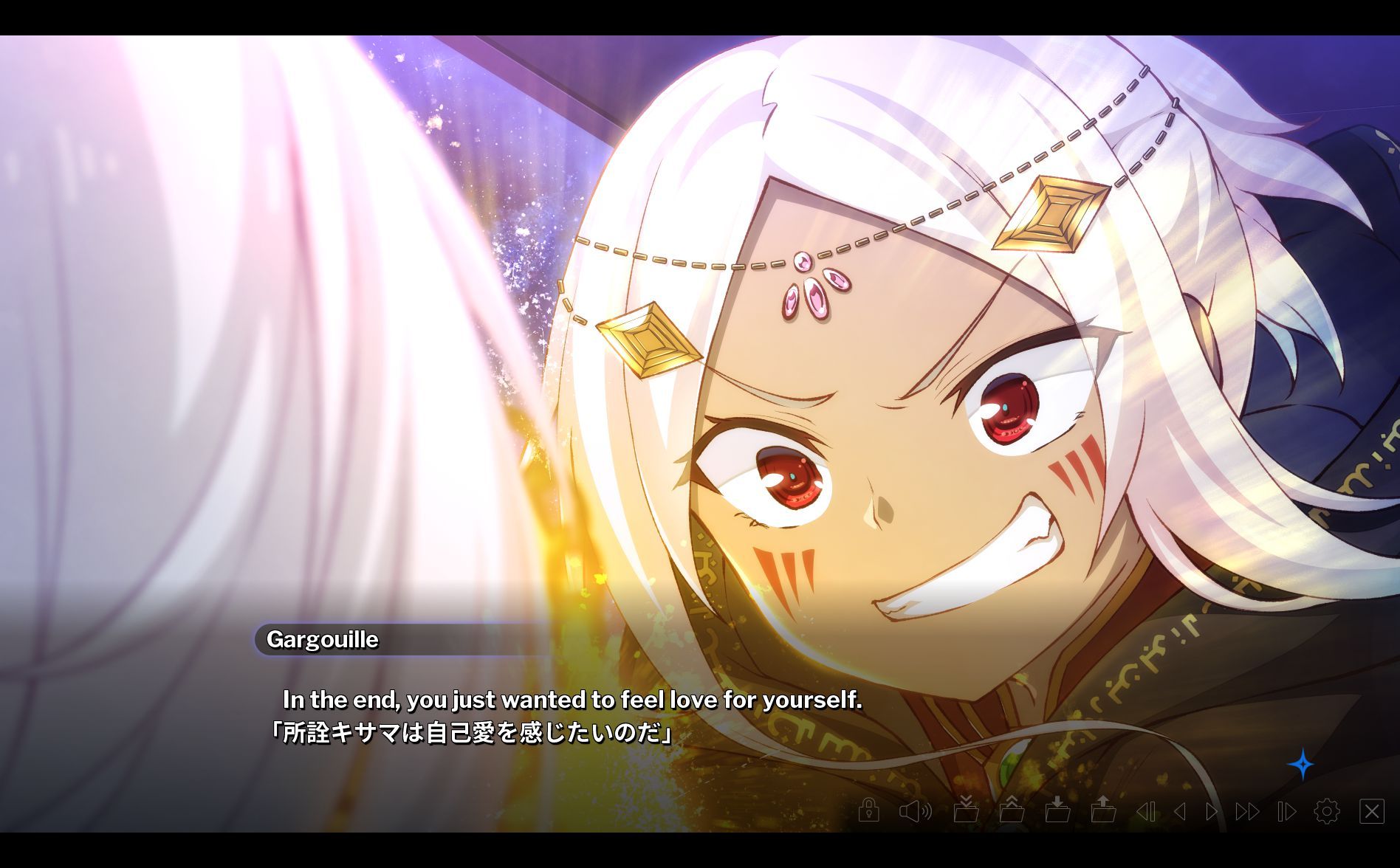
Task: Open save menu via down-arrow folder
Action: (x=1057, y=810)
